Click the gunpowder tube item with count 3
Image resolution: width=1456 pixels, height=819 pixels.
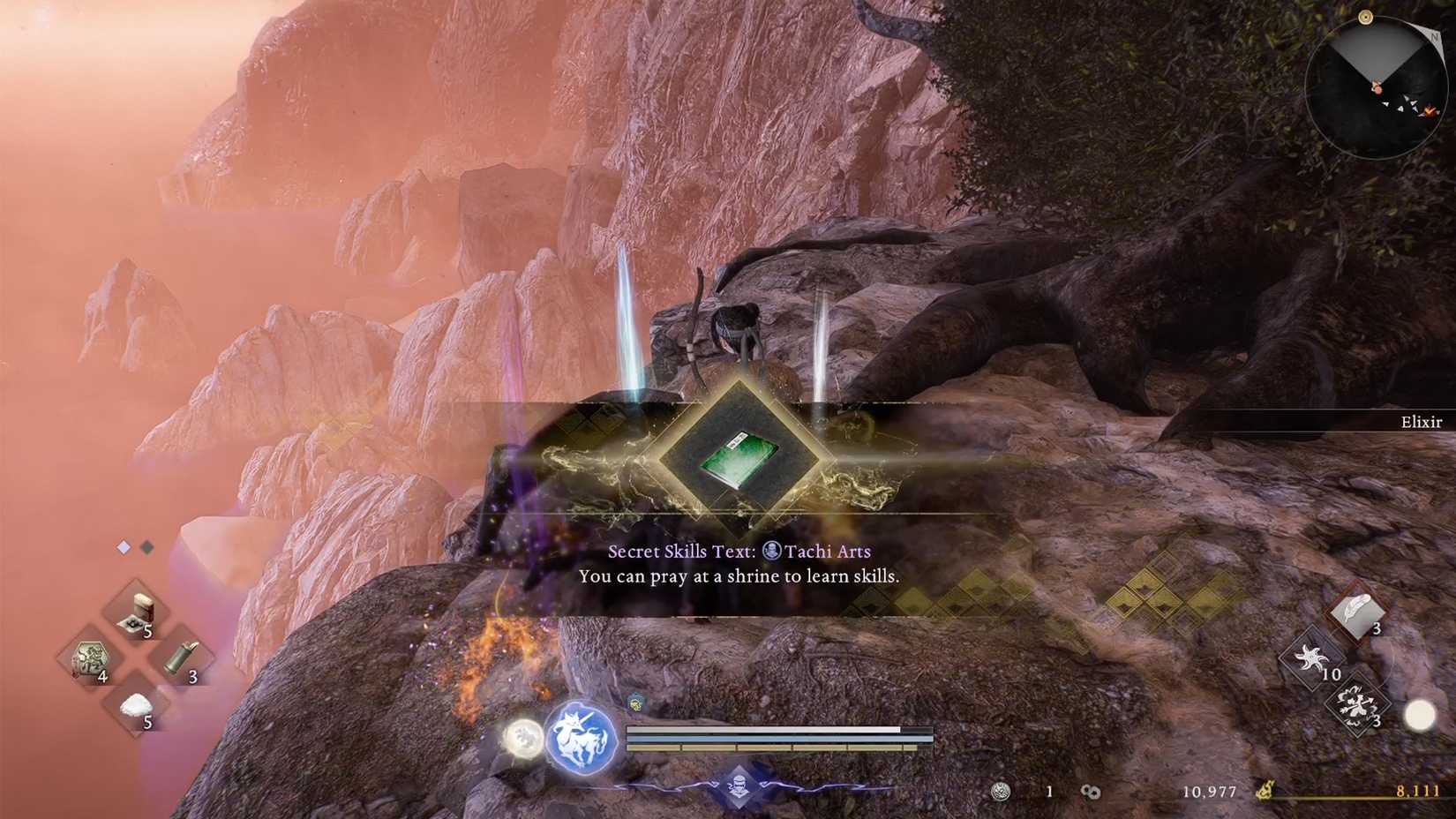click(181, 660)
